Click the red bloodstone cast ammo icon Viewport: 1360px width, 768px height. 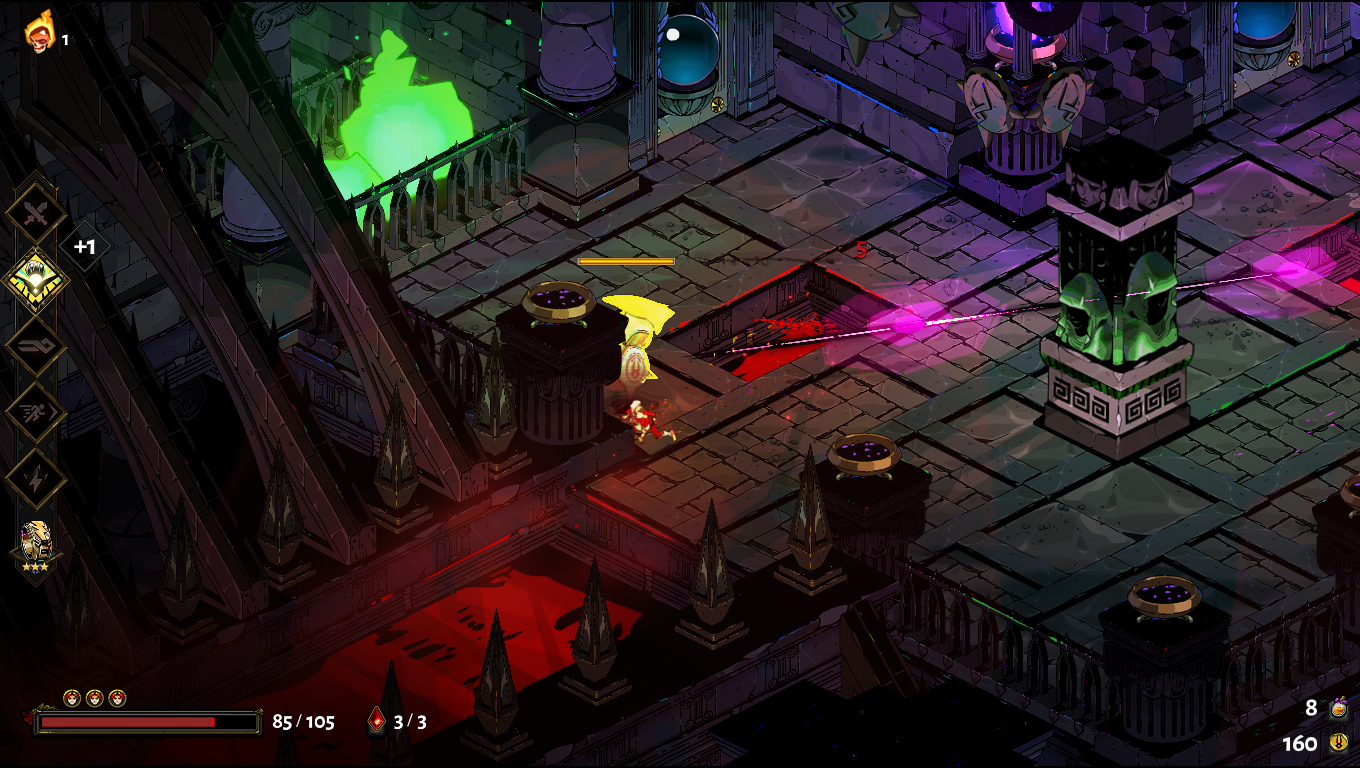click(377, 720)
